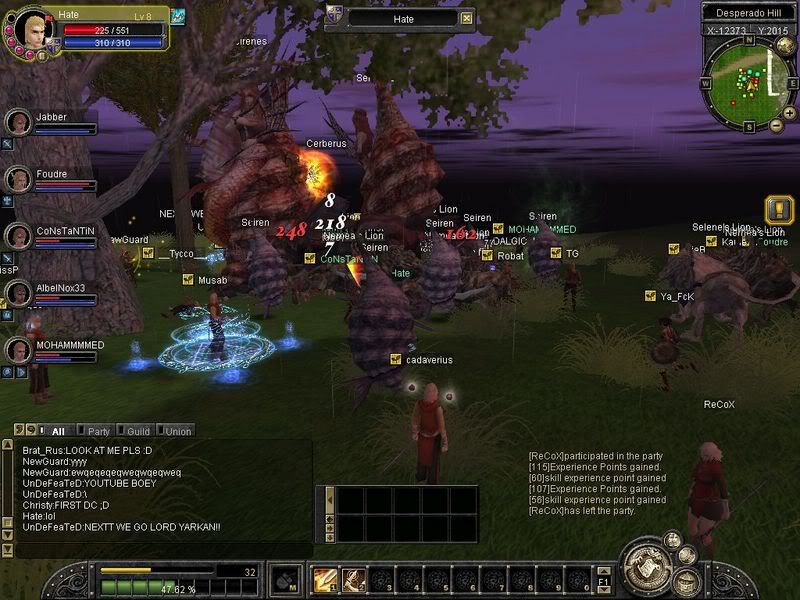Use the skill in hotbar slot 2
This screenshot has height=600, width=800.
point(353,579)
